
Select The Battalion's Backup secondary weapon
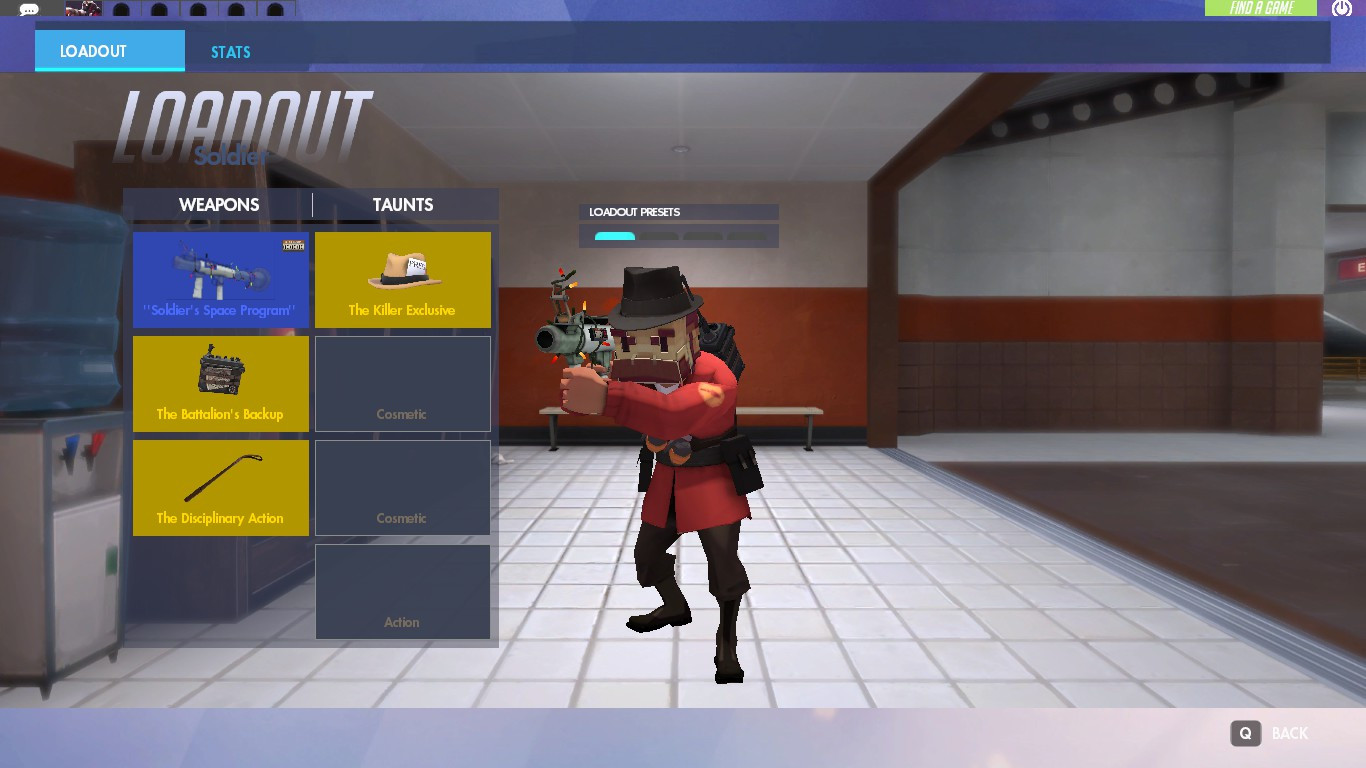coord(220,383)
